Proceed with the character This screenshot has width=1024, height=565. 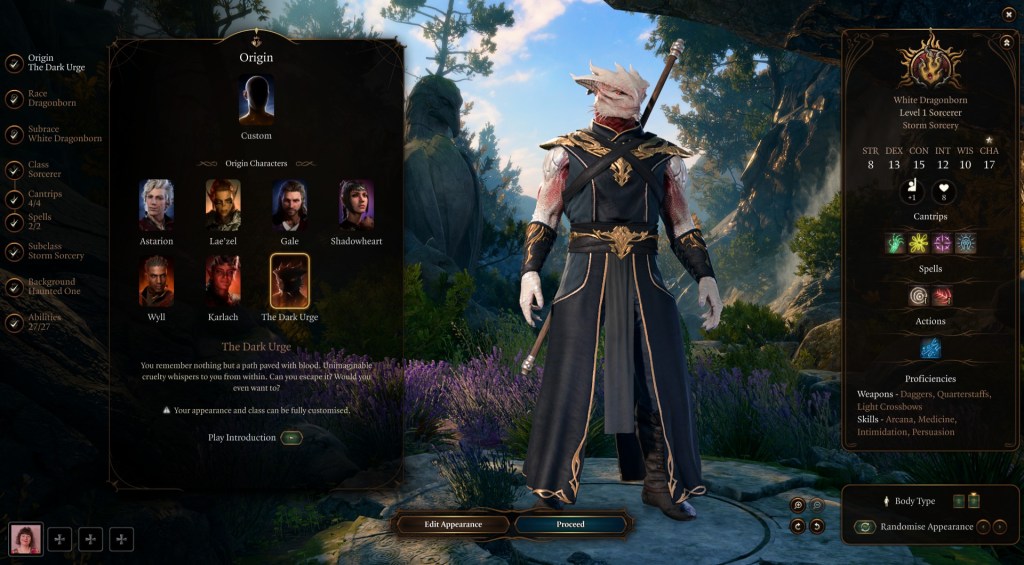(x=570, y=524)
